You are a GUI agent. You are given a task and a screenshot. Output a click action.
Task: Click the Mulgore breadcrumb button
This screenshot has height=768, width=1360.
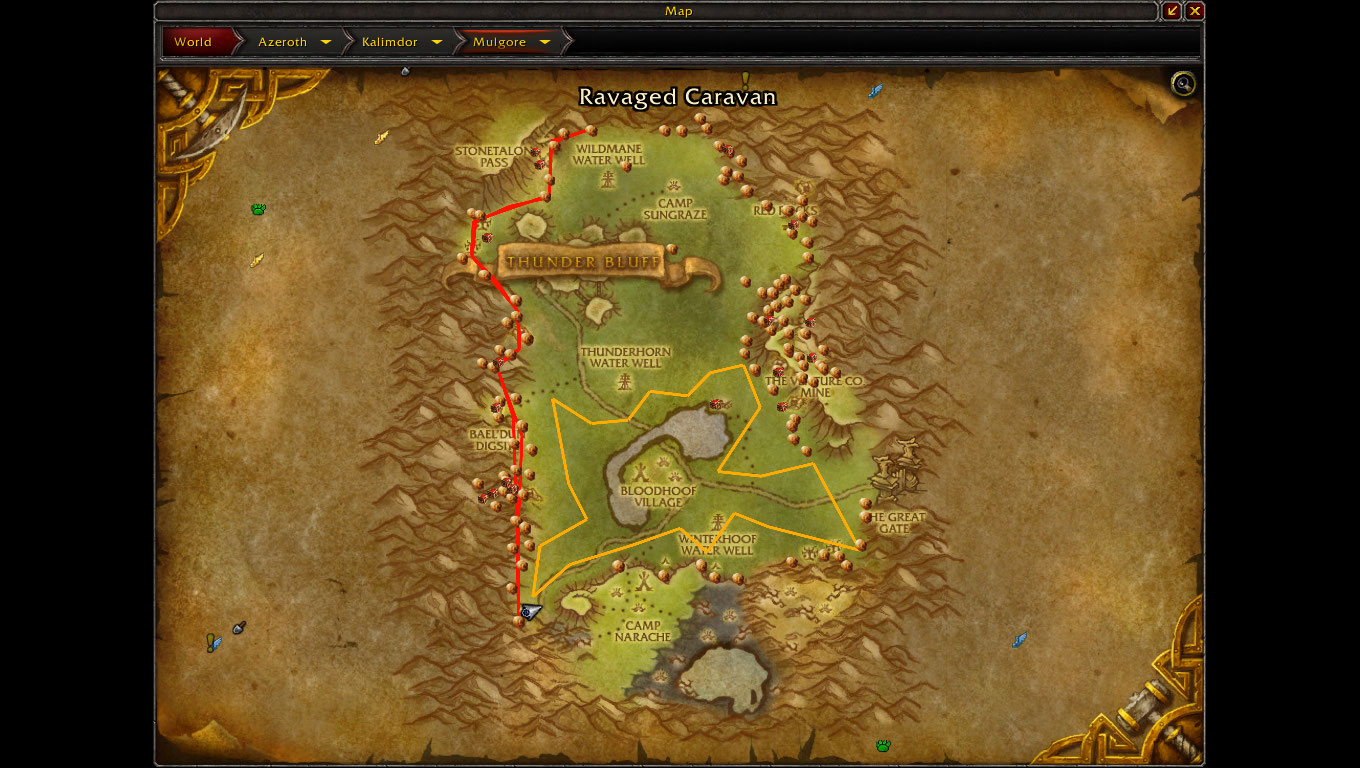pos(499,42)
